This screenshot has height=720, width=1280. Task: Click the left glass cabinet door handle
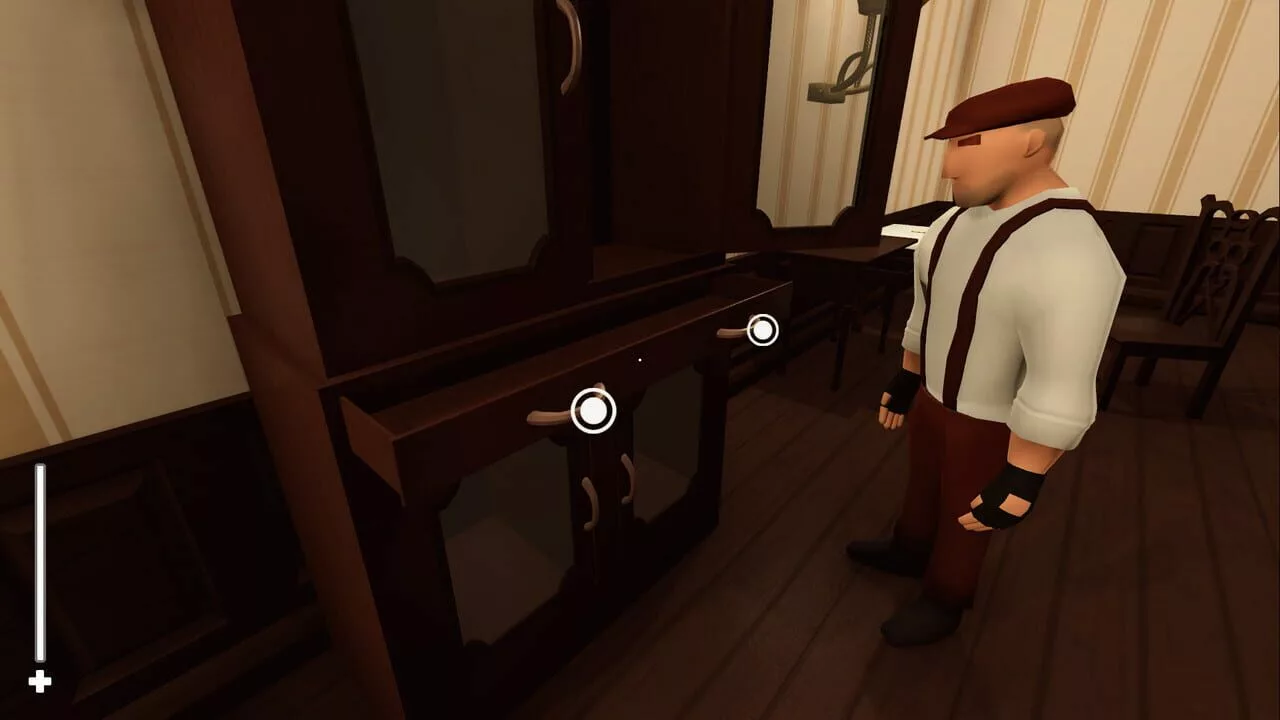pos(588,500)
